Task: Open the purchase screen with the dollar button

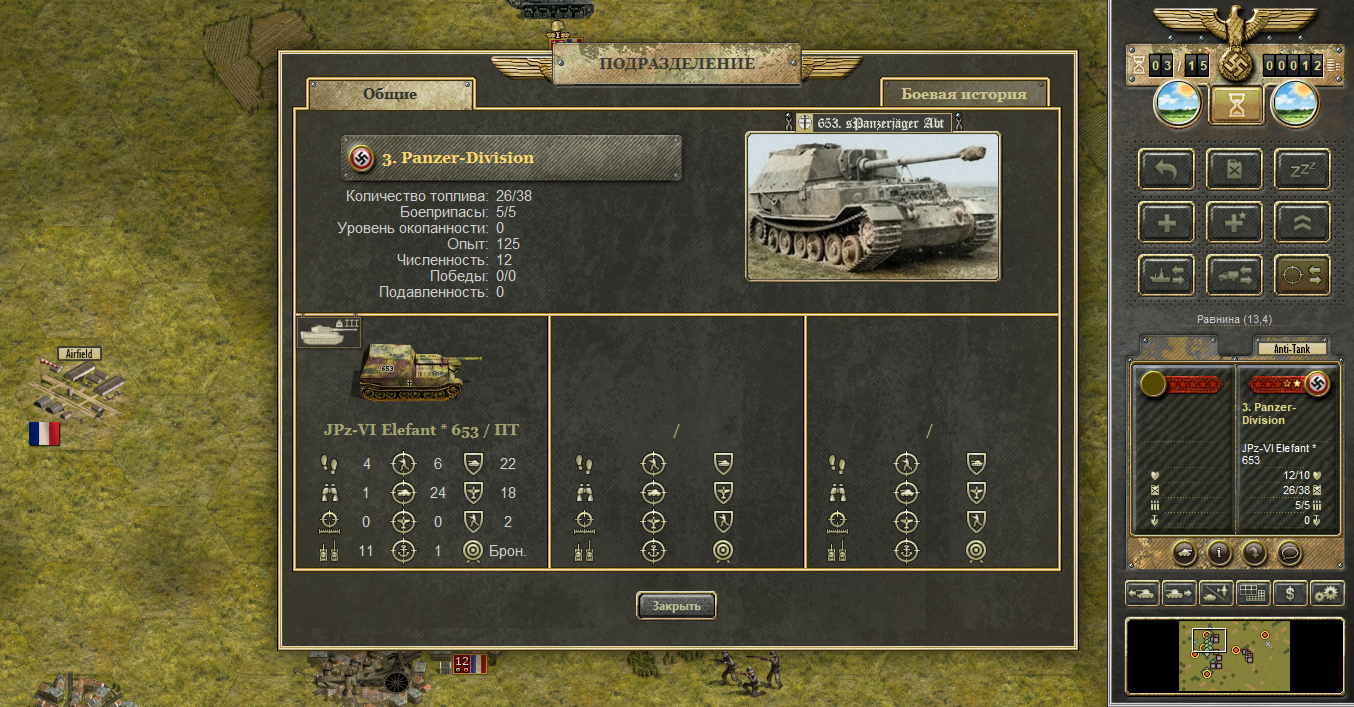Action: tap(1291, 593)
